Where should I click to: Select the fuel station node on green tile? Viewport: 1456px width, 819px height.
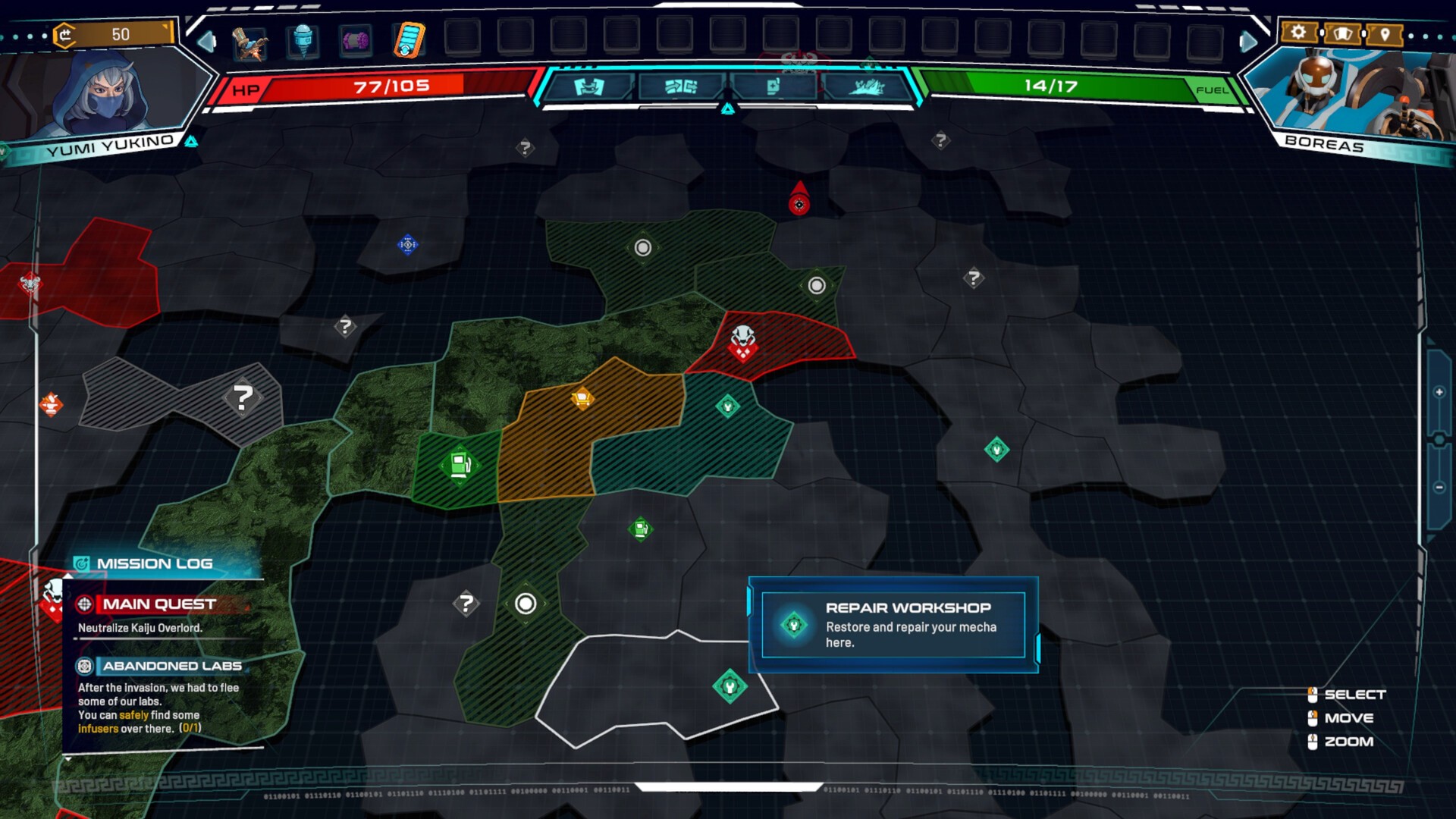pyautogui.click(x=460, y=464)
